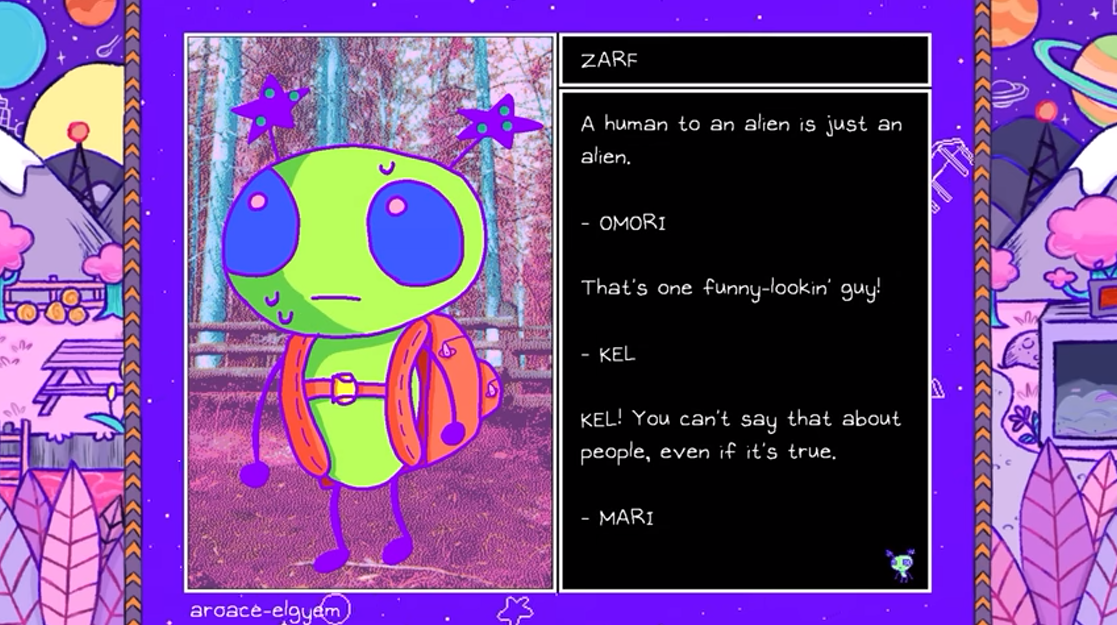
Task: Select the ZARF name header box
Action: click(x=744, y=60)
